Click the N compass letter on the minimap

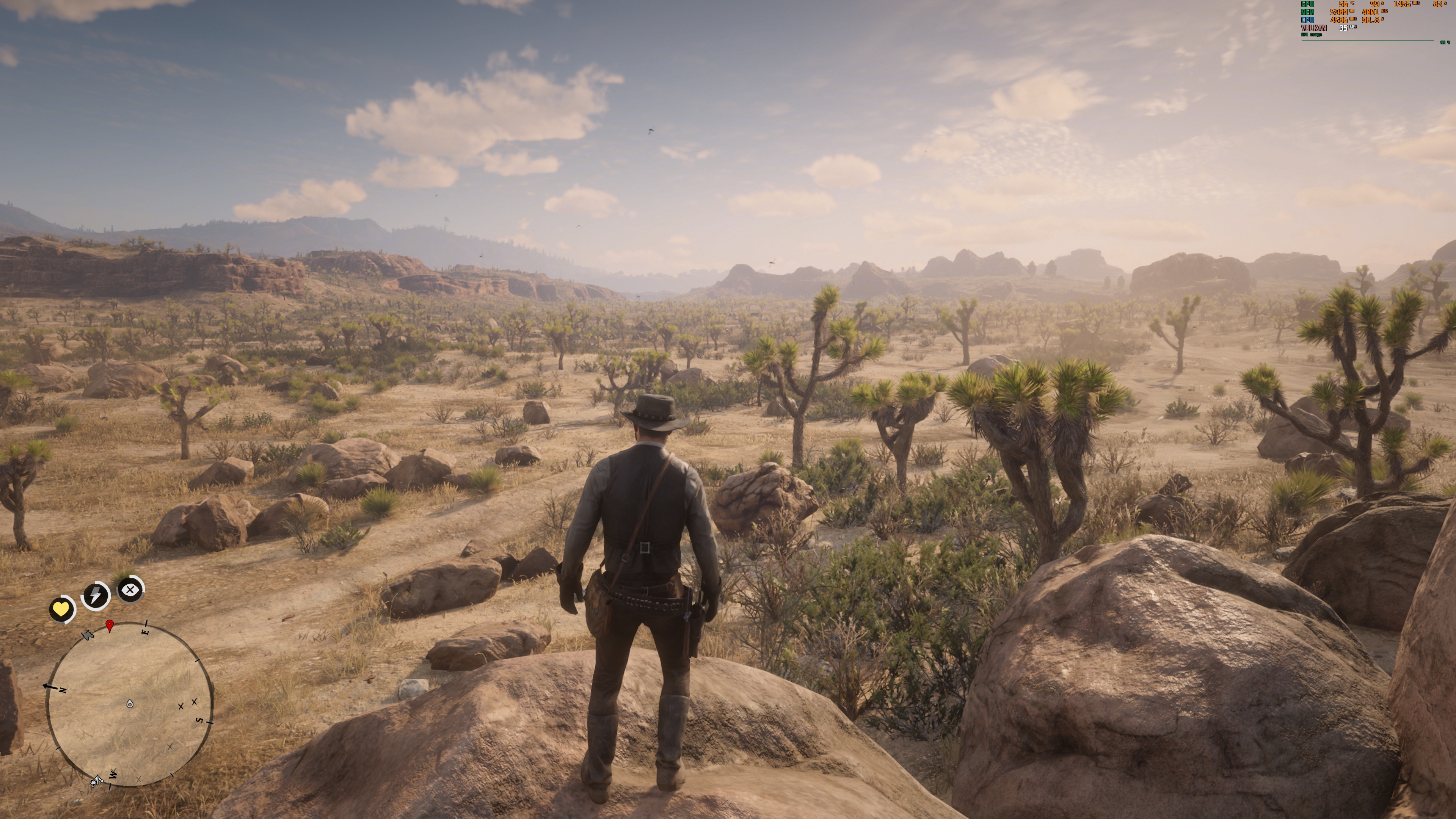[x=63, y=691]
